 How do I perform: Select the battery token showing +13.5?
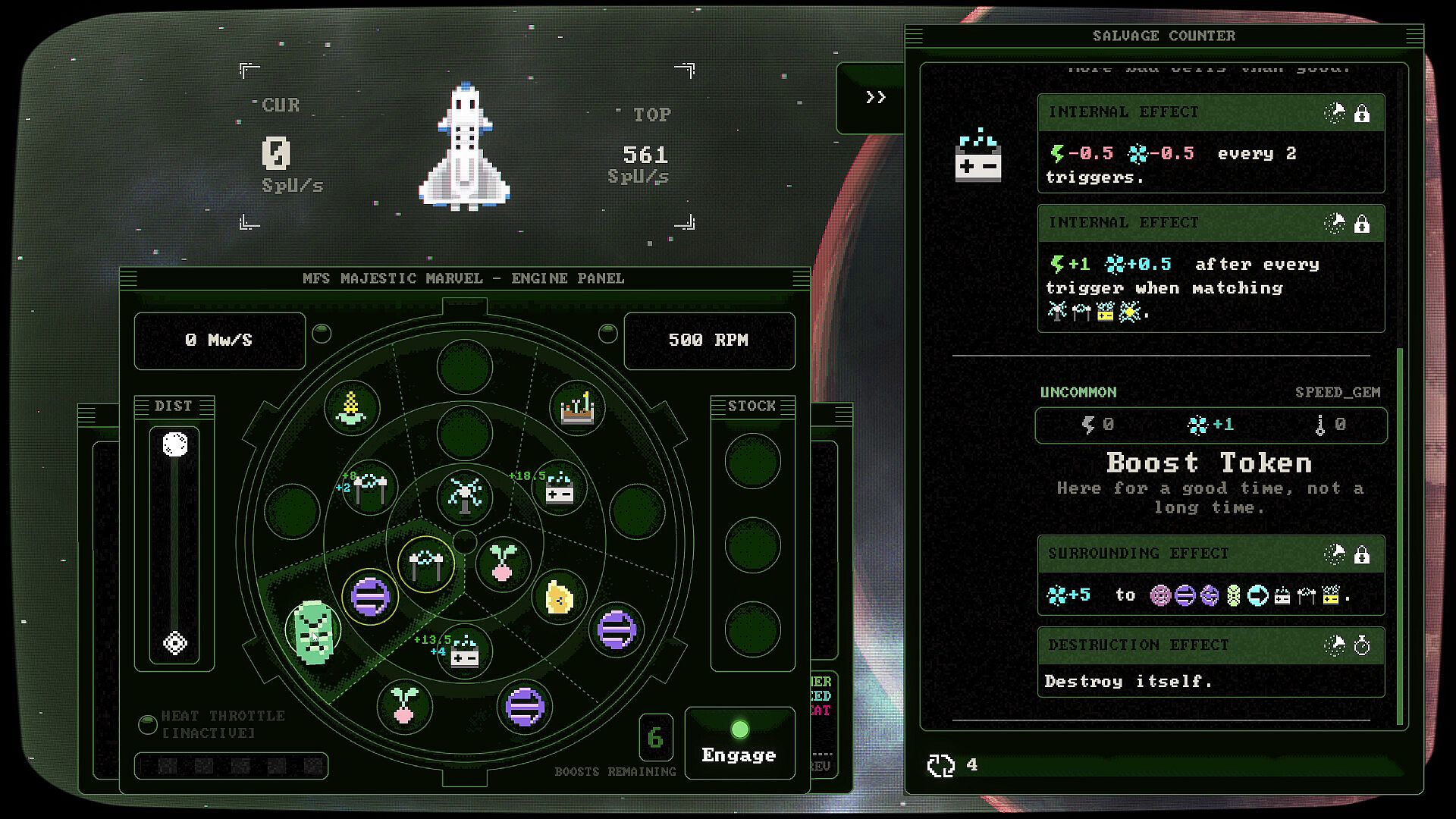pyautogui.click(x=464, y=652)
